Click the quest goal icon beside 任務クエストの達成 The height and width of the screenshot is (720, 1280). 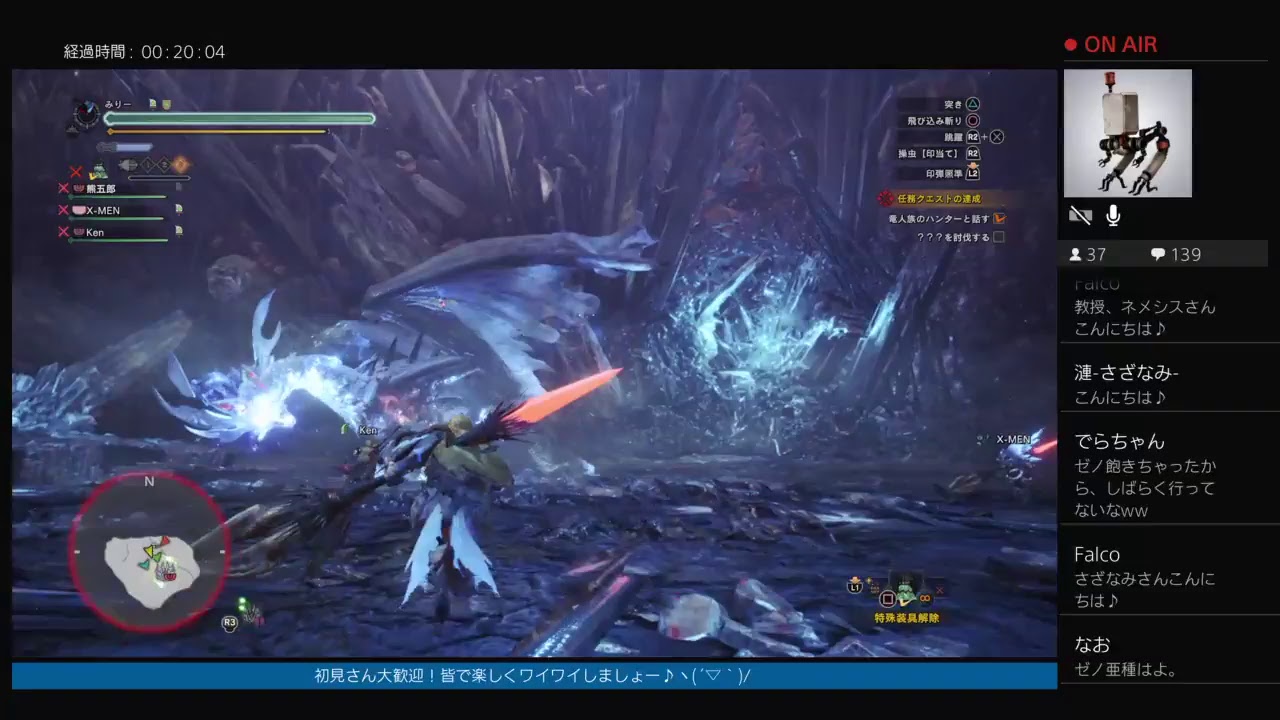pyautogui.click(x=883, y=199)
